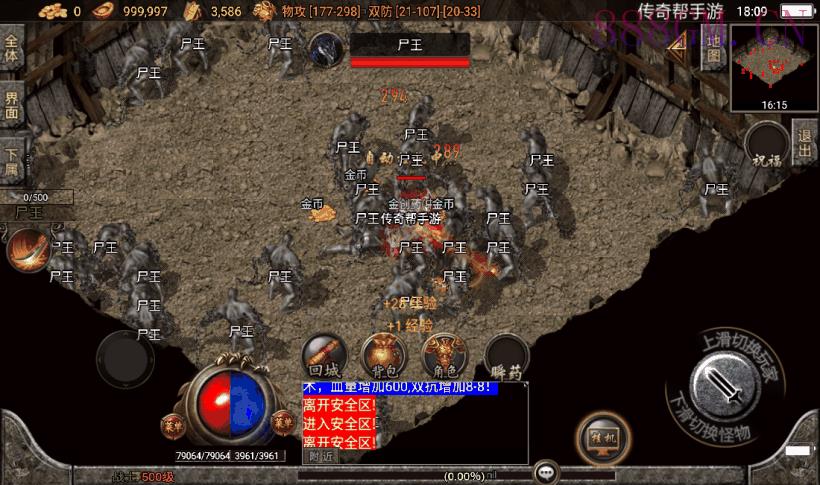This screenshot has height=485, width=820.
Task: Open the 地图 map tab
Action: (x=713, y=49)
